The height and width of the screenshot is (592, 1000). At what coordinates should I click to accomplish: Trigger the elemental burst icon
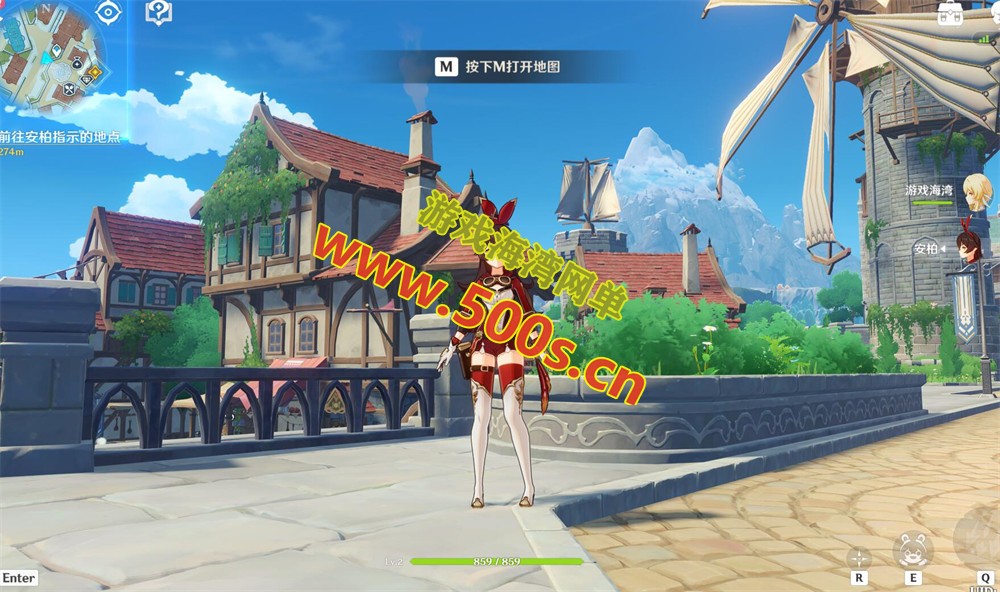tap(980, 540)
